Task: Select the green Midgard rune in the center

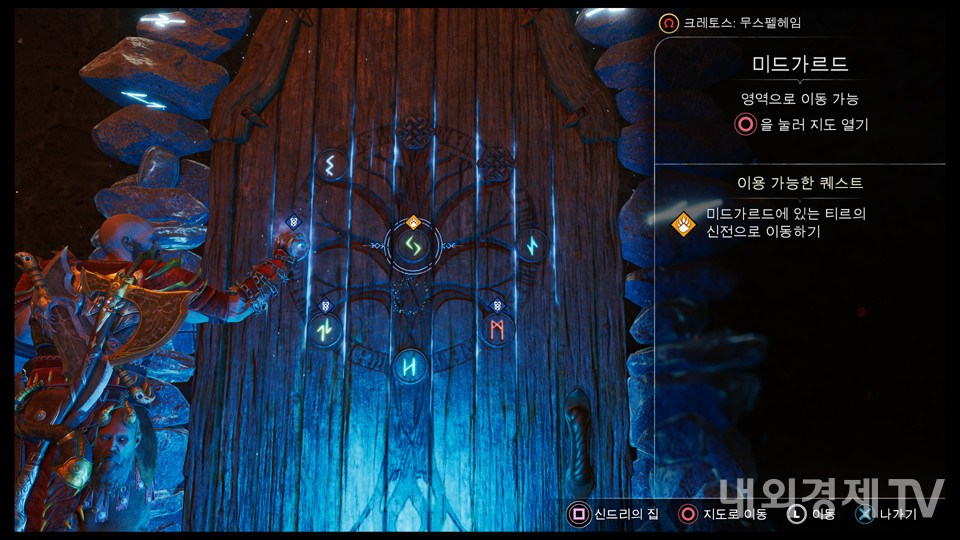Action: coord(410,244)
